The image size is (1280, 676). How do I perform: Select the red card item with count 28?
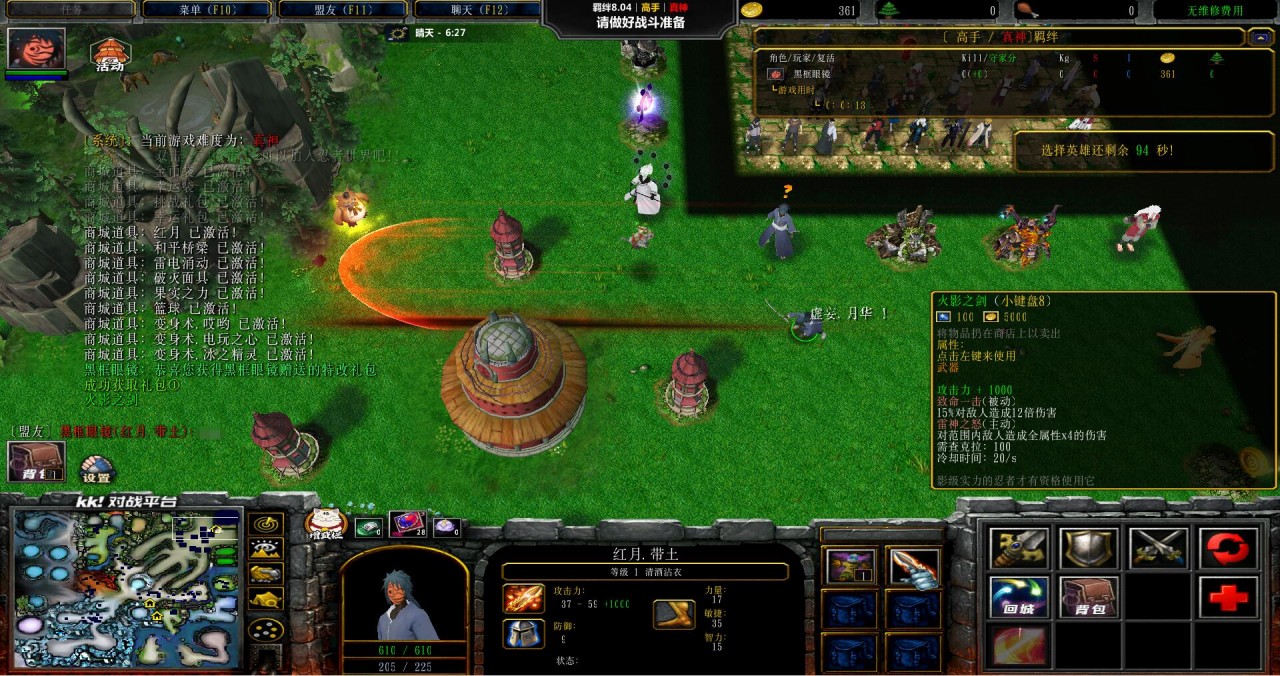(x=407, y=524)
